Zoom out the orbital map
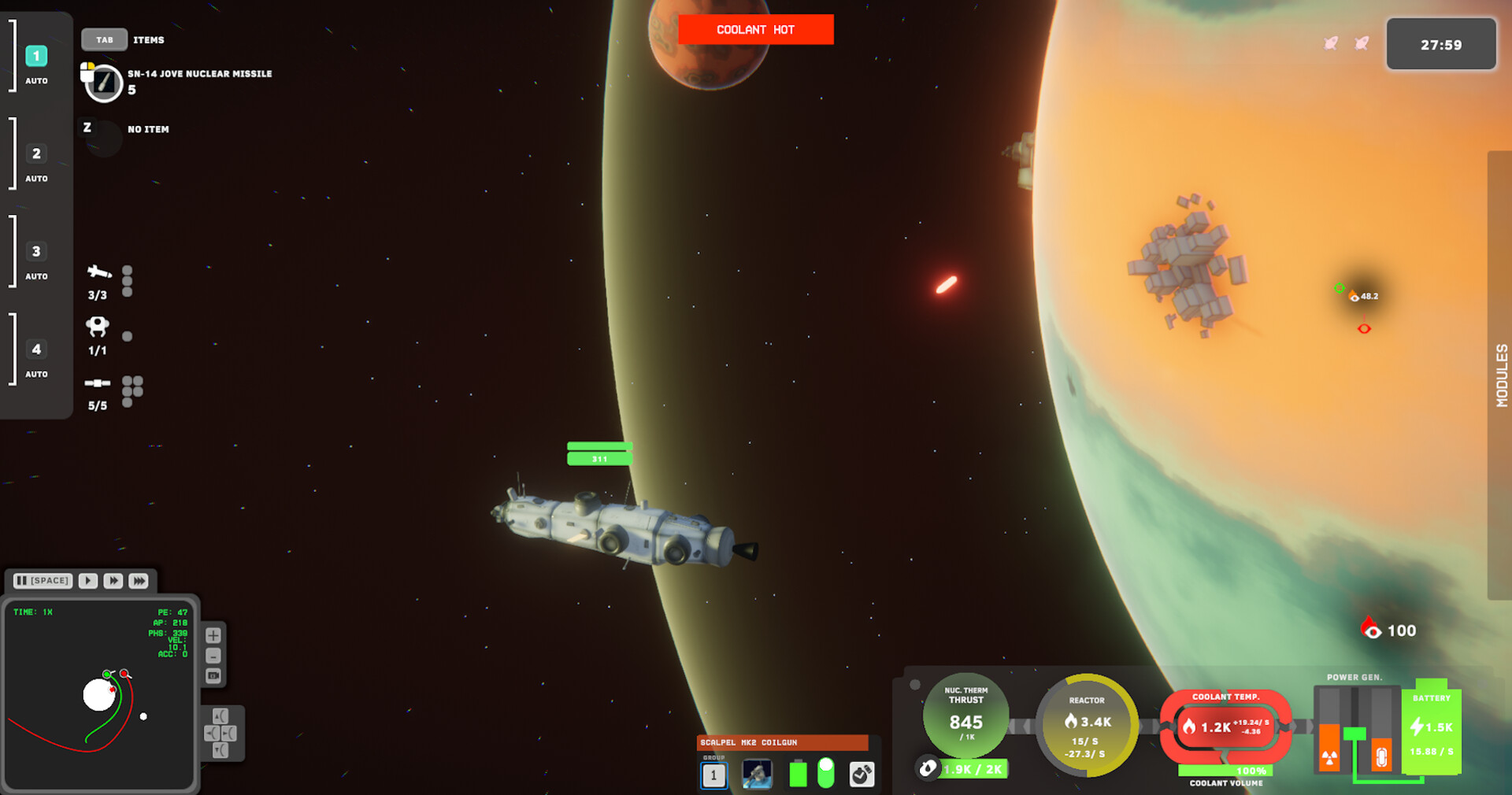1512x795 pixels. point(213,656)
